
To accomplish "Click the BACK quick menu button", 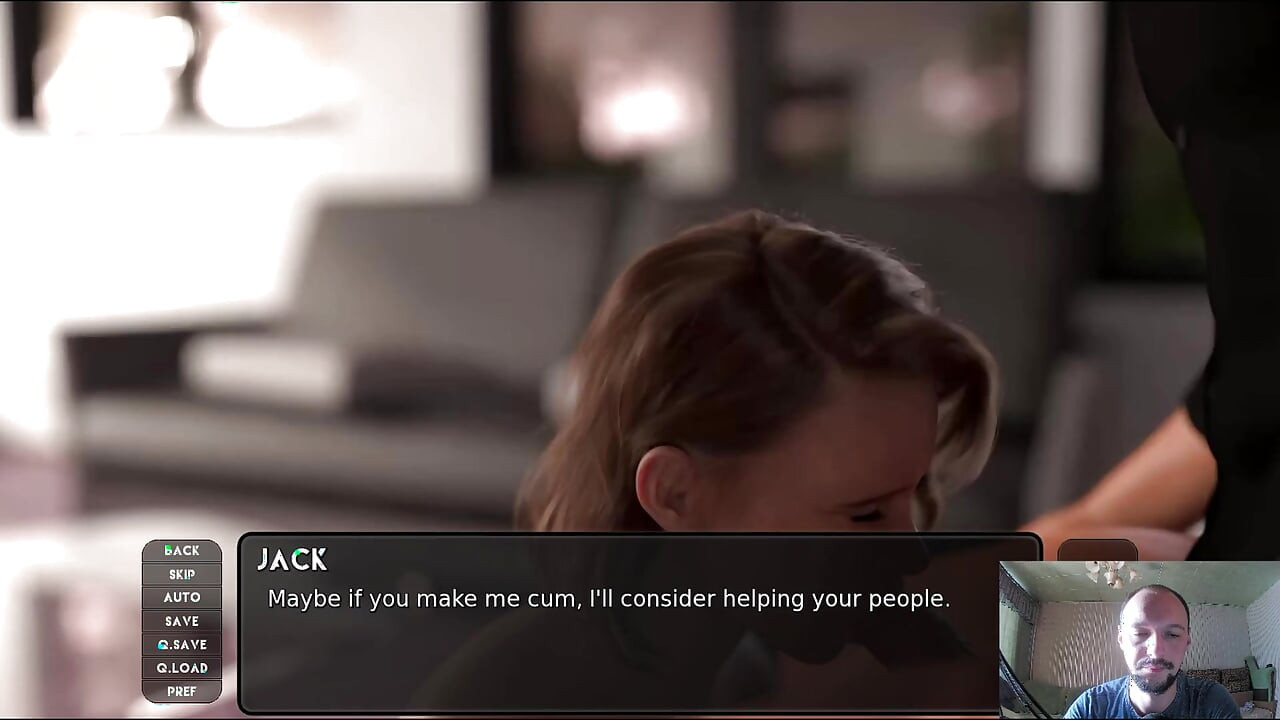I will (x=181, y=550).
